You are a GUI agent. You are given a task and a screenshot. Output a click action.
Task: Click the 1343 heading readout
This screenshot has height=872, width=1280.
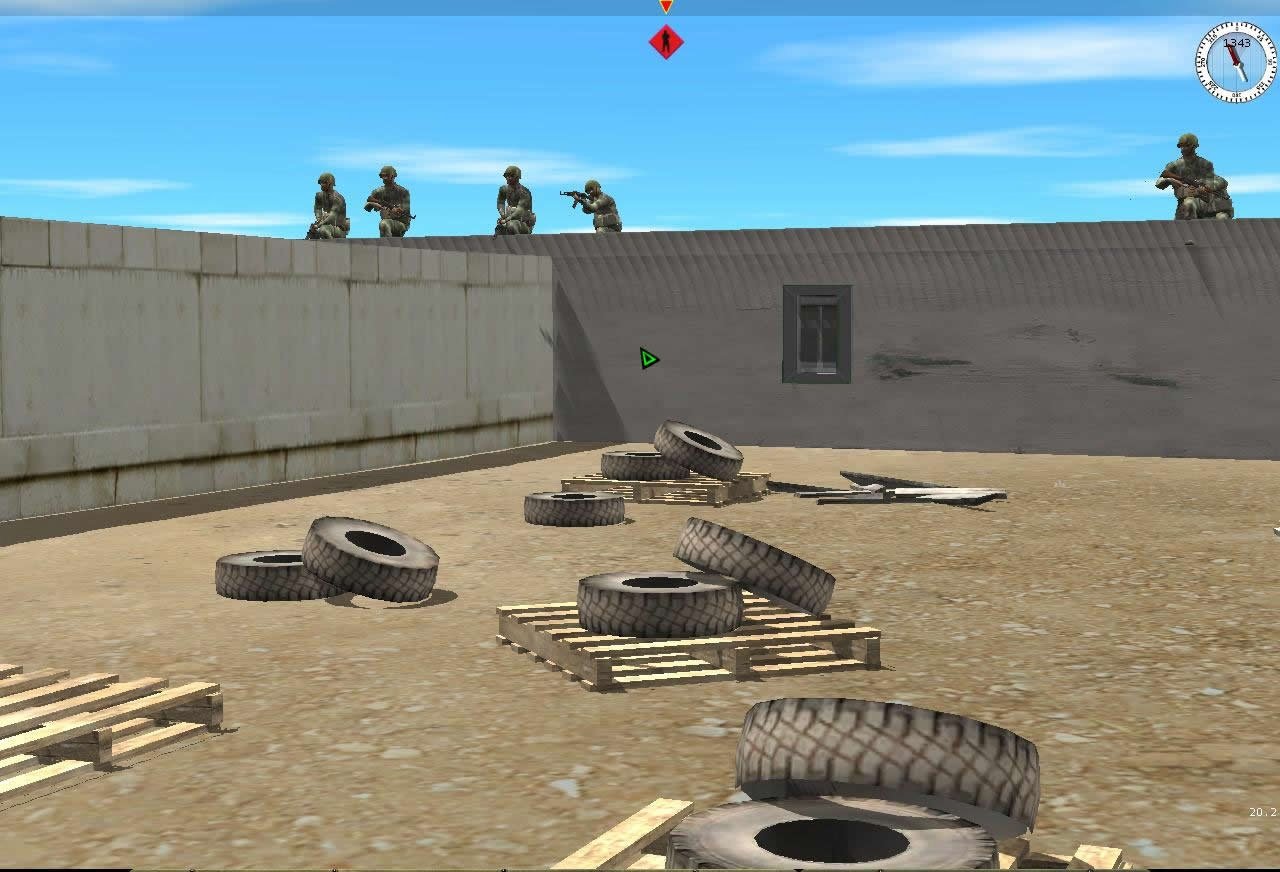point(1237,43)
